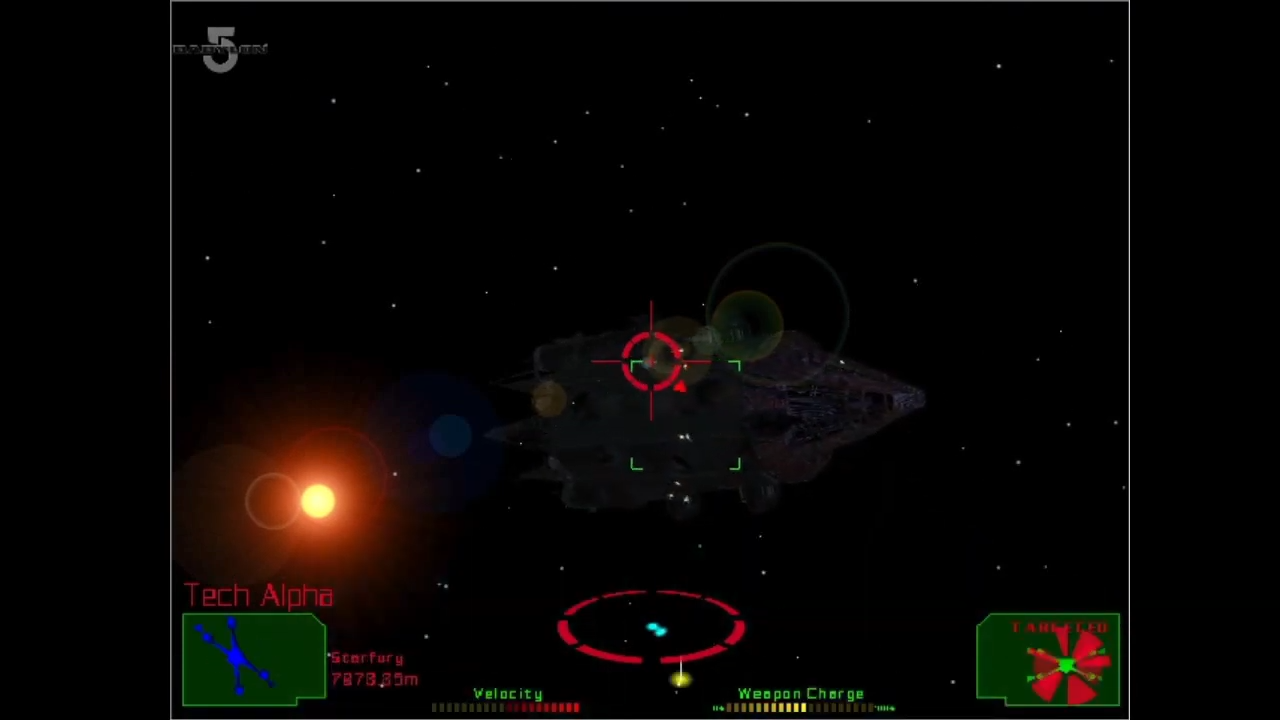The image size is (1280, 720).
Task: Click the green TARGETED indicator panel
Action: 1048,660
